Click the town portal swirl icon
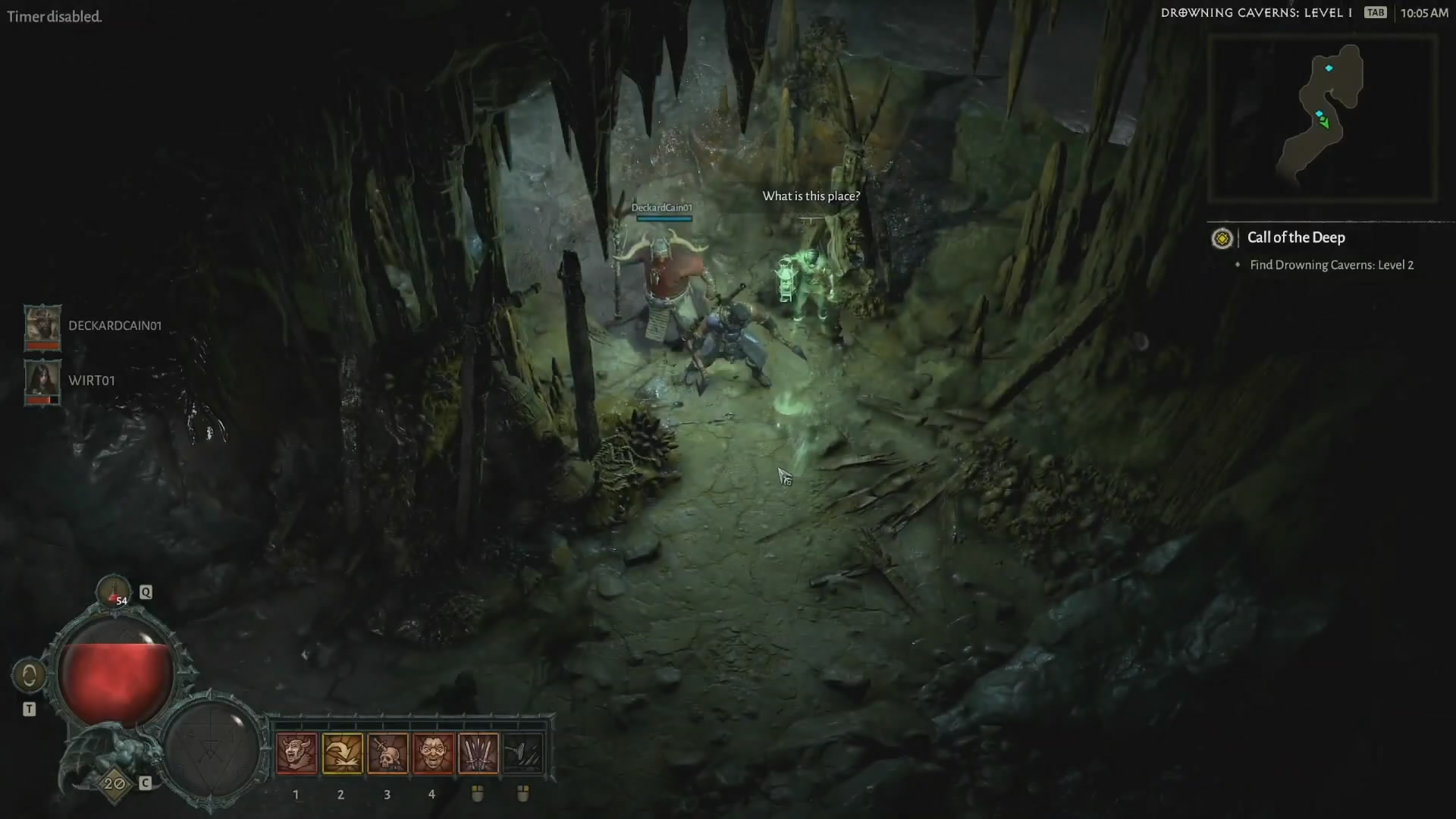Image resolution: width=1456 pixels, height=819 pixels. pos(29,675)
